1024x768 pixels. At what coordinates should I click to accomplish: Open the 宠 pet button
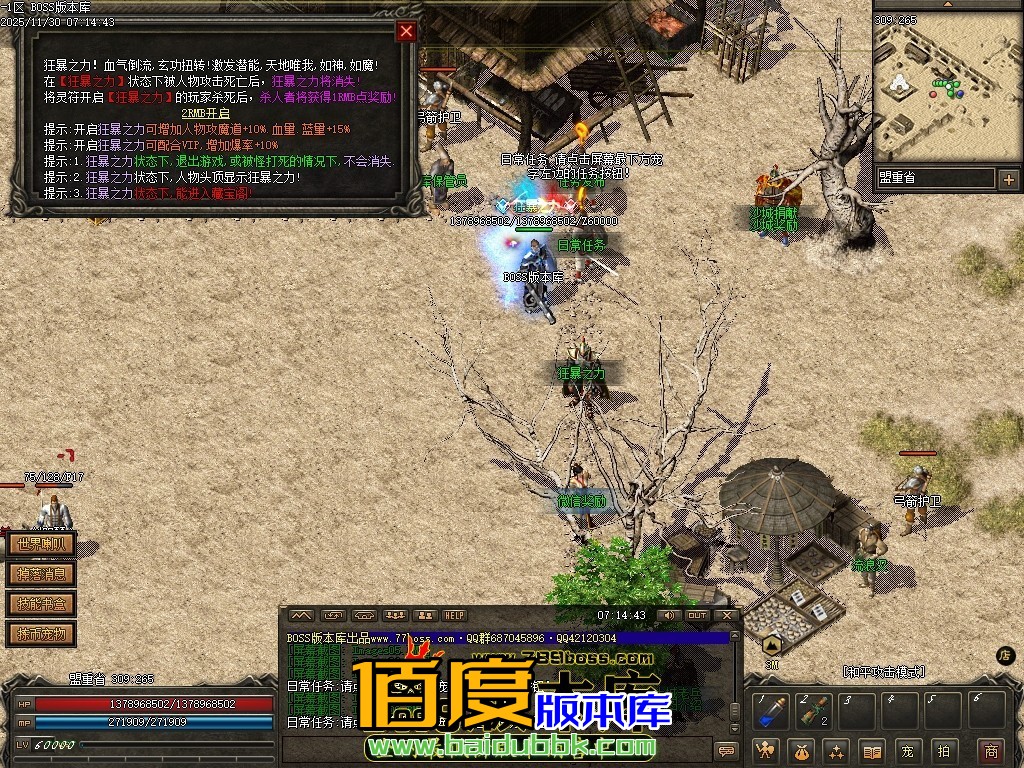pos(908,750)
